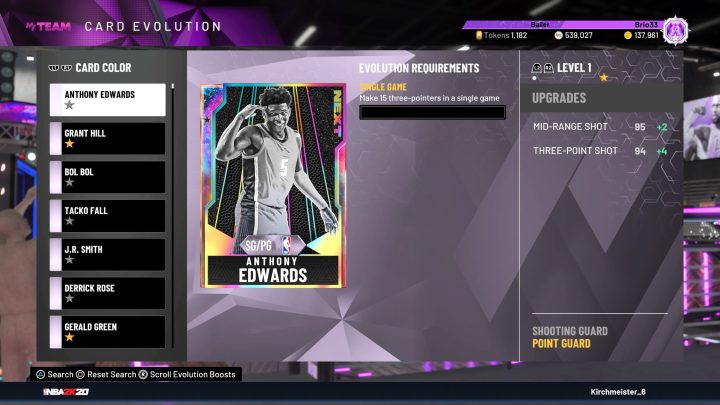The height and width of the screenshot is (405, 720).
Task: Select the Derrick Rose entry
Action: pyautogui.click(x=107, y=294)
